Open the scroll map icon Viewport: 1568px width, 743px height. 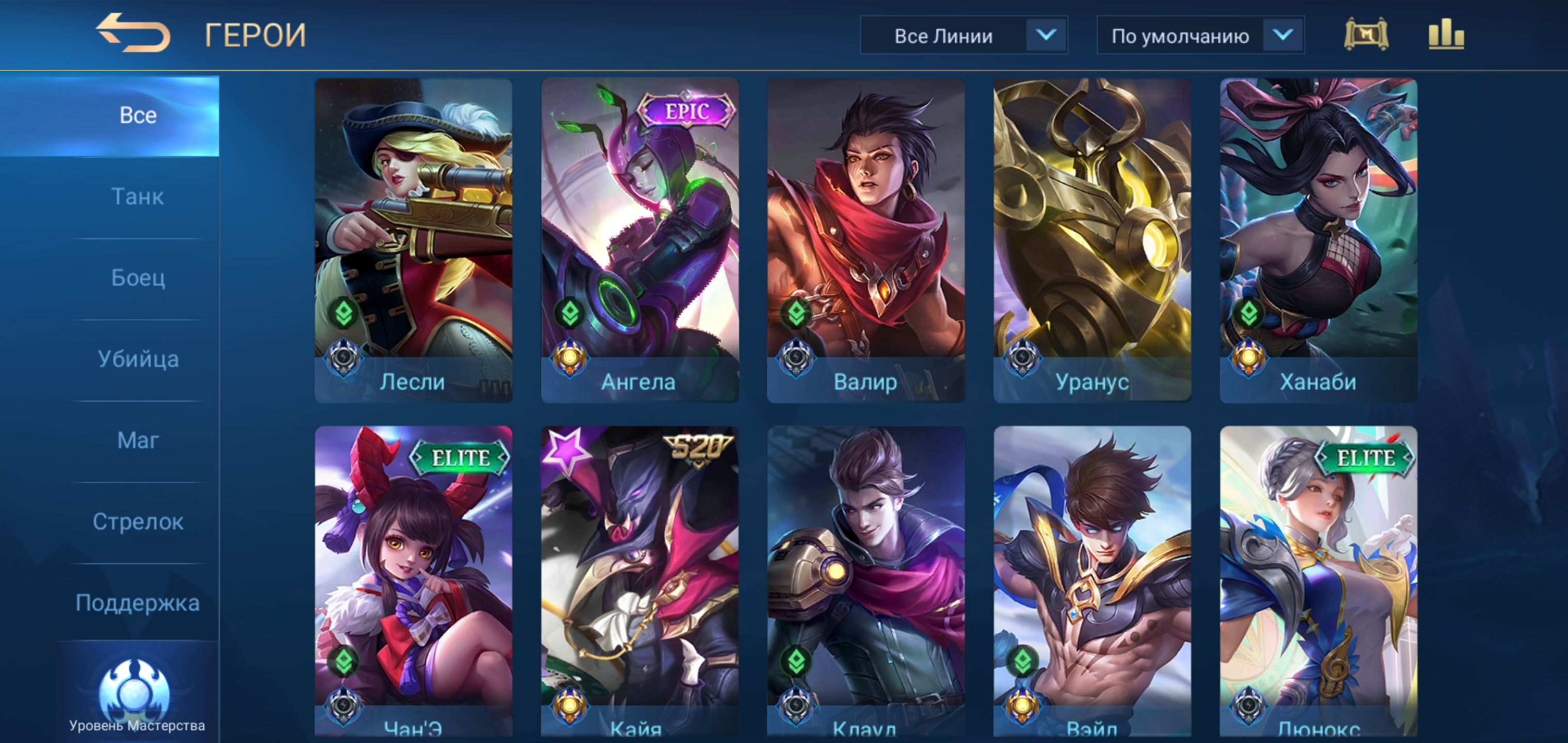[1366, 35]
